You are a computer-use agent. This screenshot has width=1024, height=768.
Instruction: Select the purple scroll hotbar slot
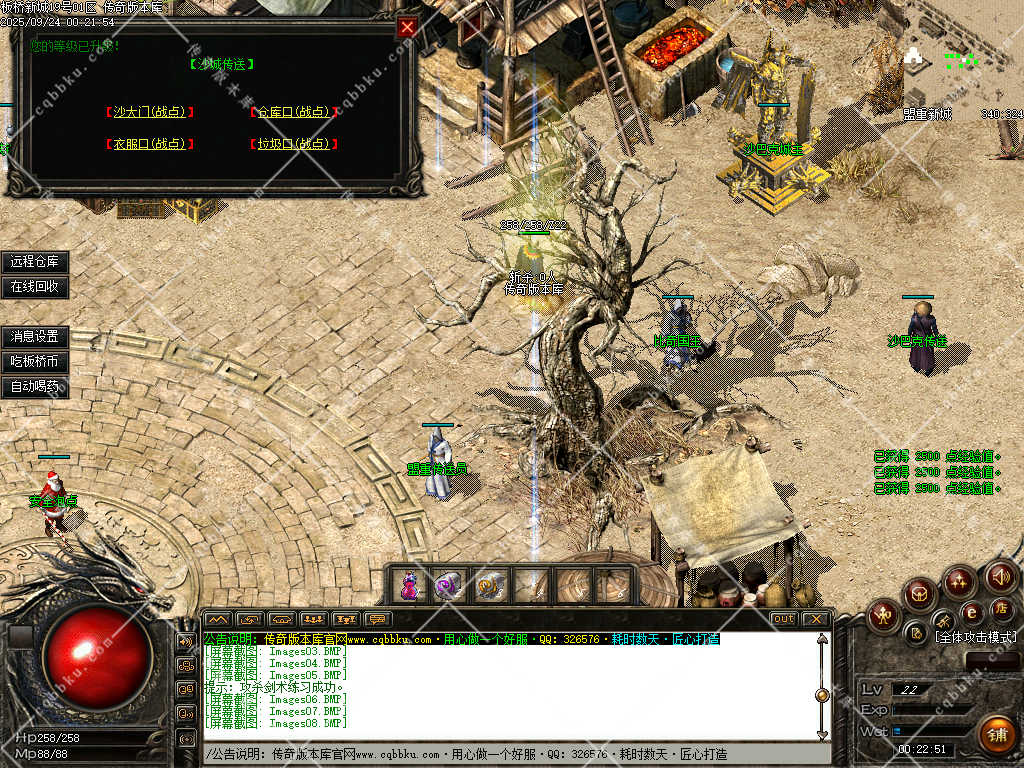click(x=448, y=586)
